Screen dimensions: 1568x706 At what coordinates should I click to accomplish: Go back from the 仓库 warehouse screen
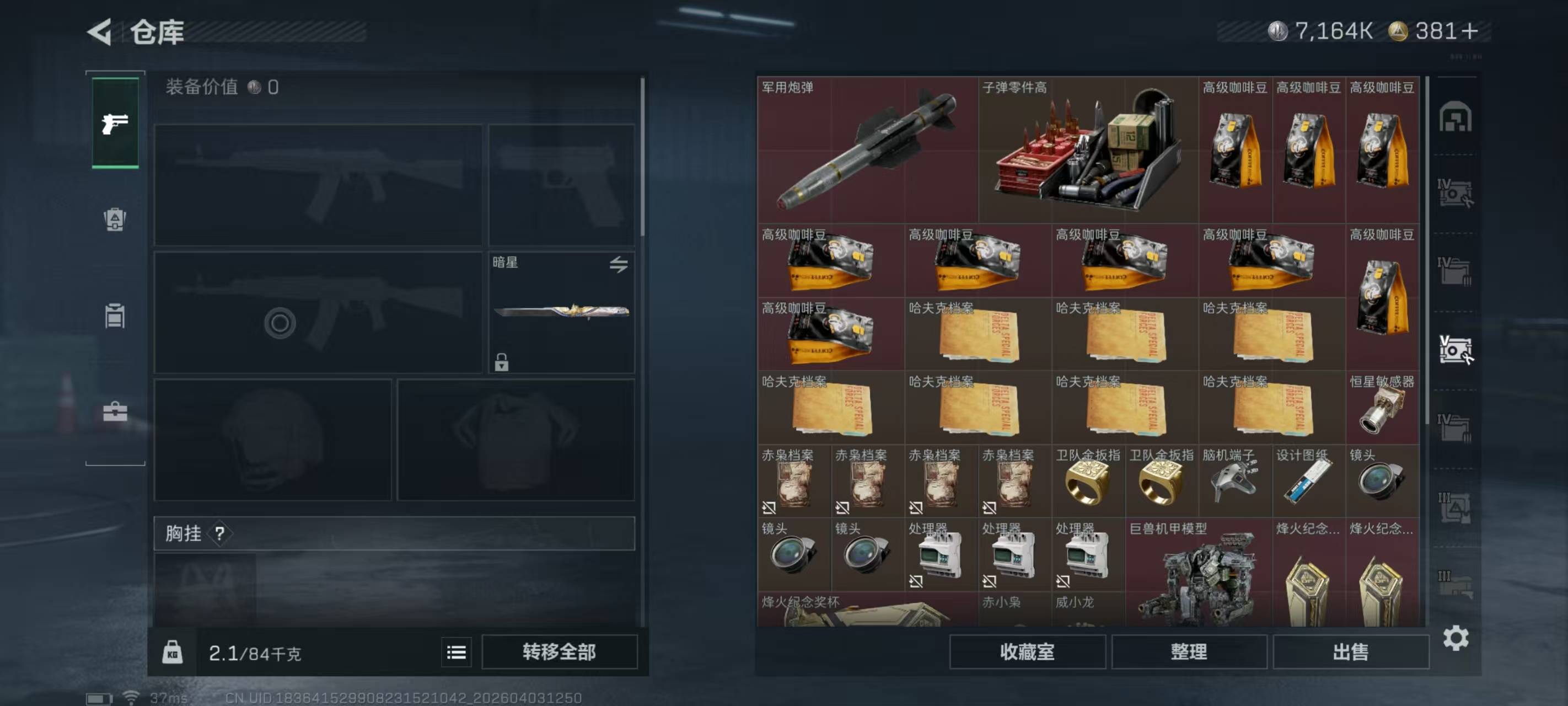(100, 31)
